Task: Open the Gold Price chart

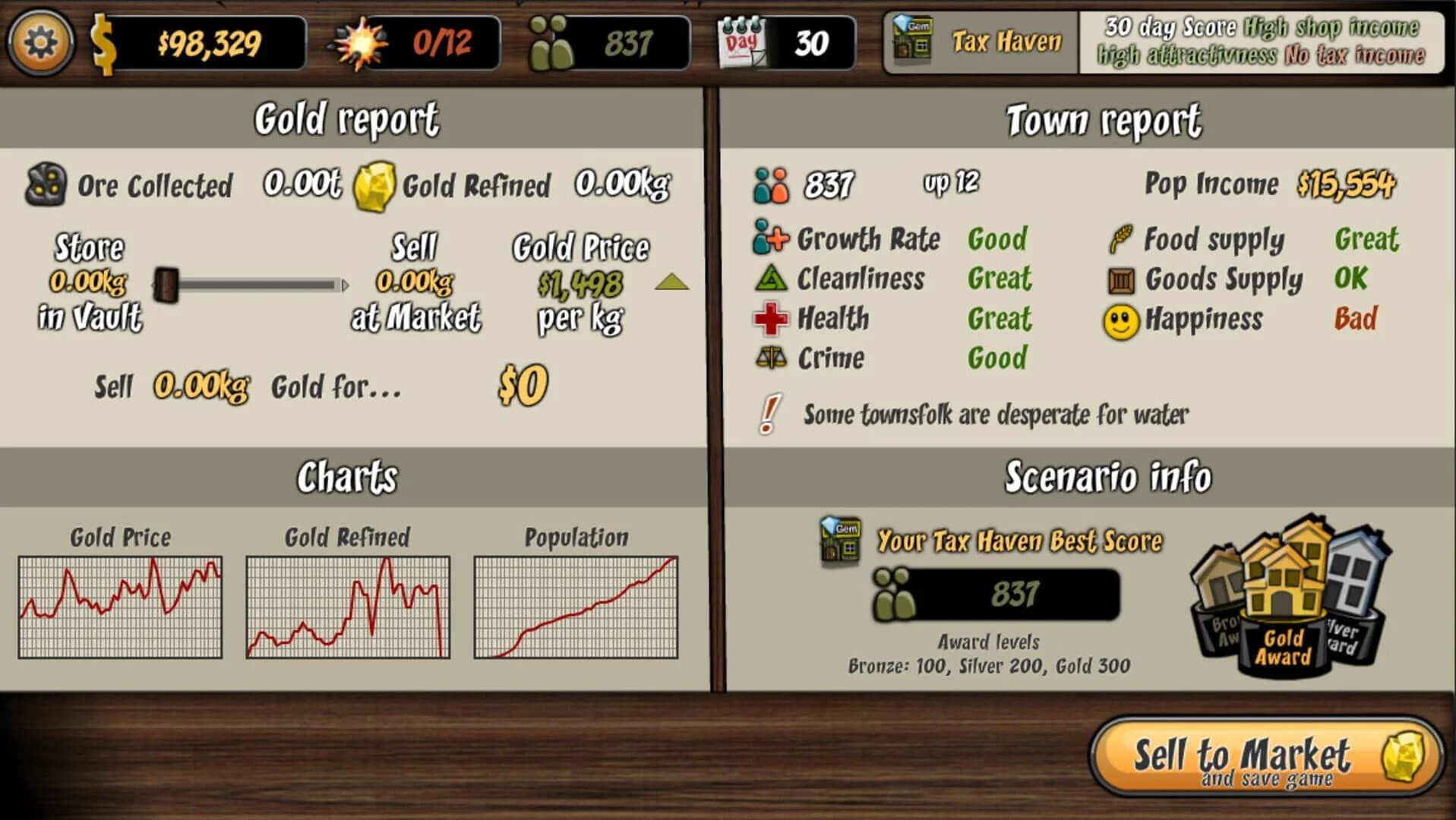Action: (x=120, y=607)
